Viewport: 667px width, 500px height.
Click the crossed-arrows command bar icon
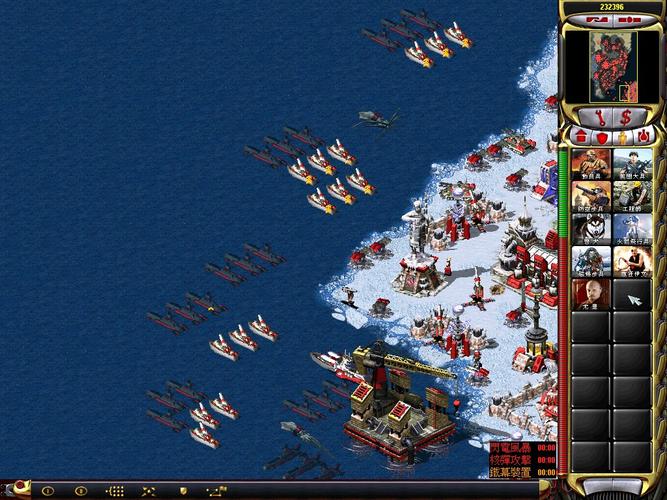[x=150, y=491]
